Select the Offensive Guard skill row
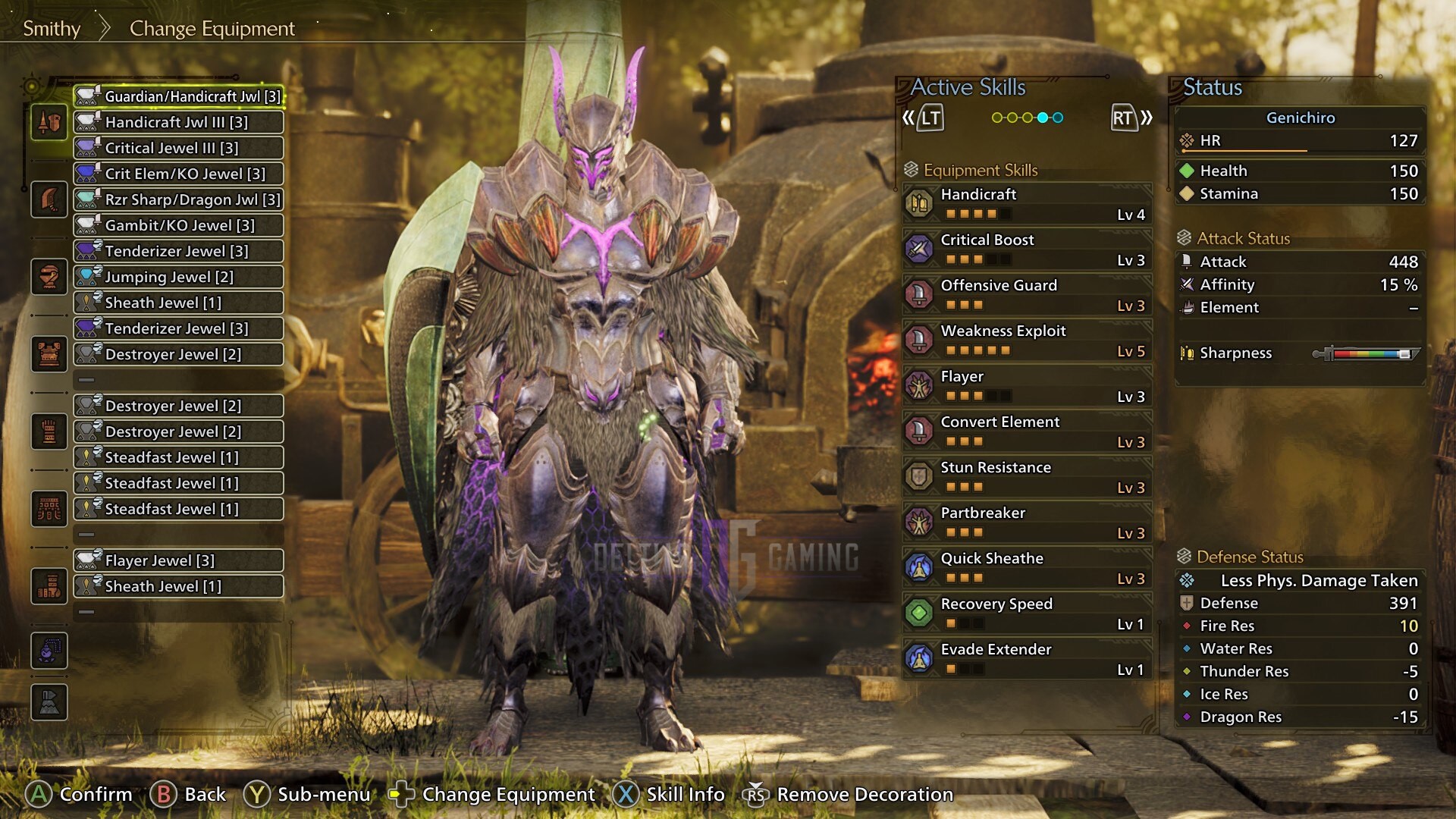 [1028, 294]
